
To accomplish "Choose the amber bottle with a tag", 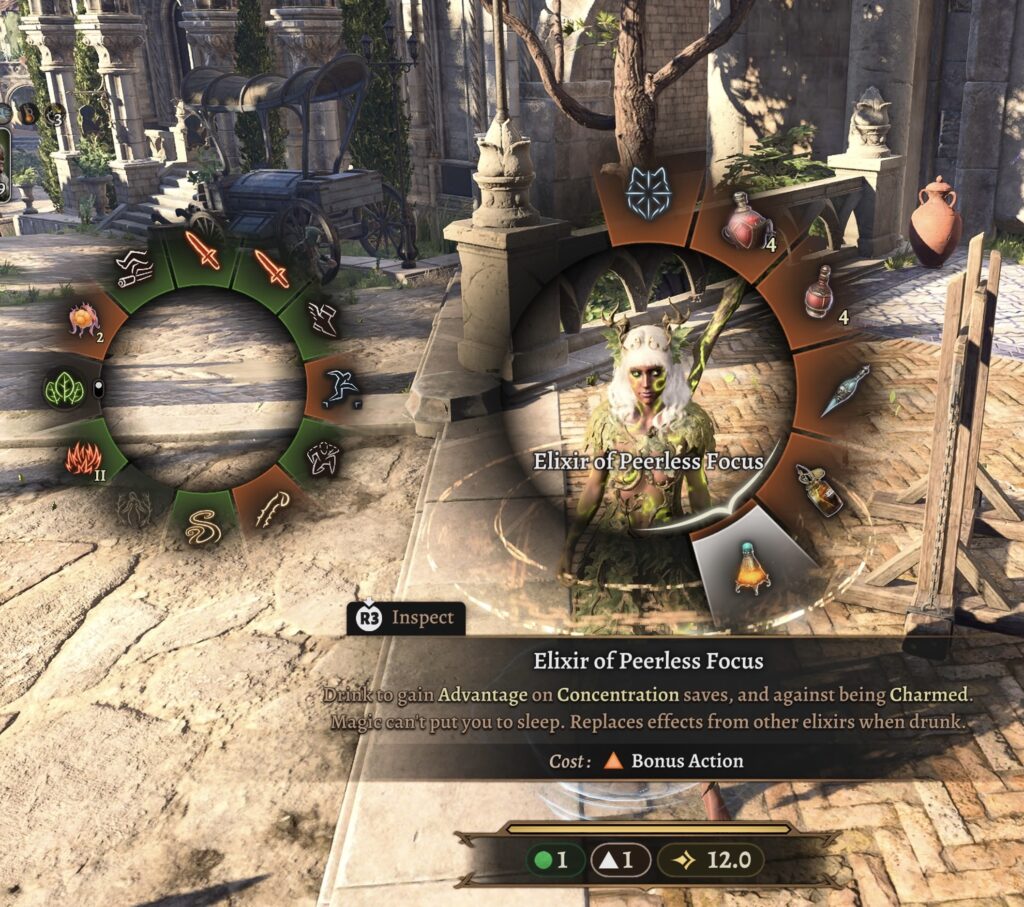I will pos(820,489).
